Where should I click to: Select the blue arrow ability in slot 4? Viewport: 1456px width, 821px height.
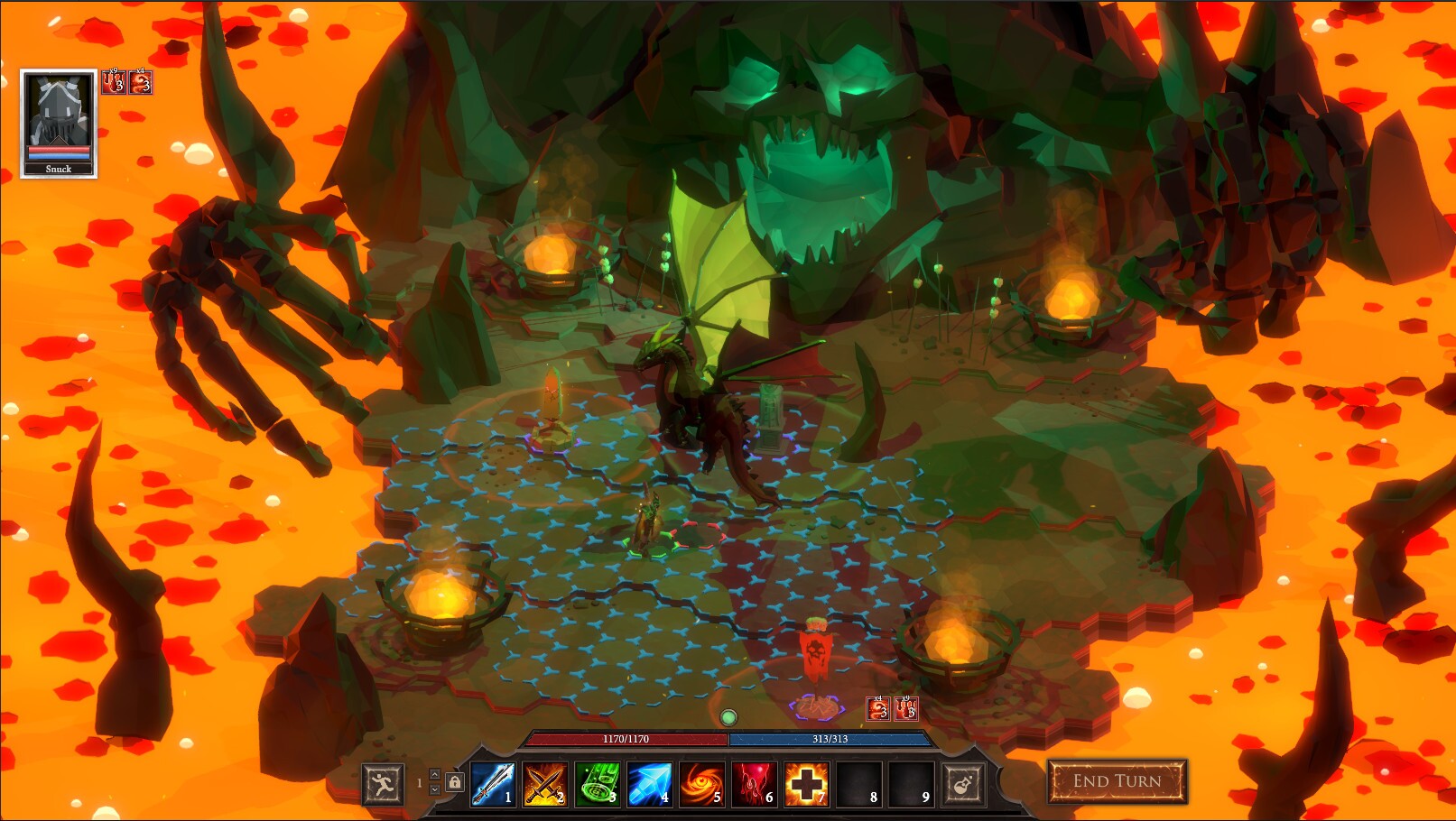[650, 785]
